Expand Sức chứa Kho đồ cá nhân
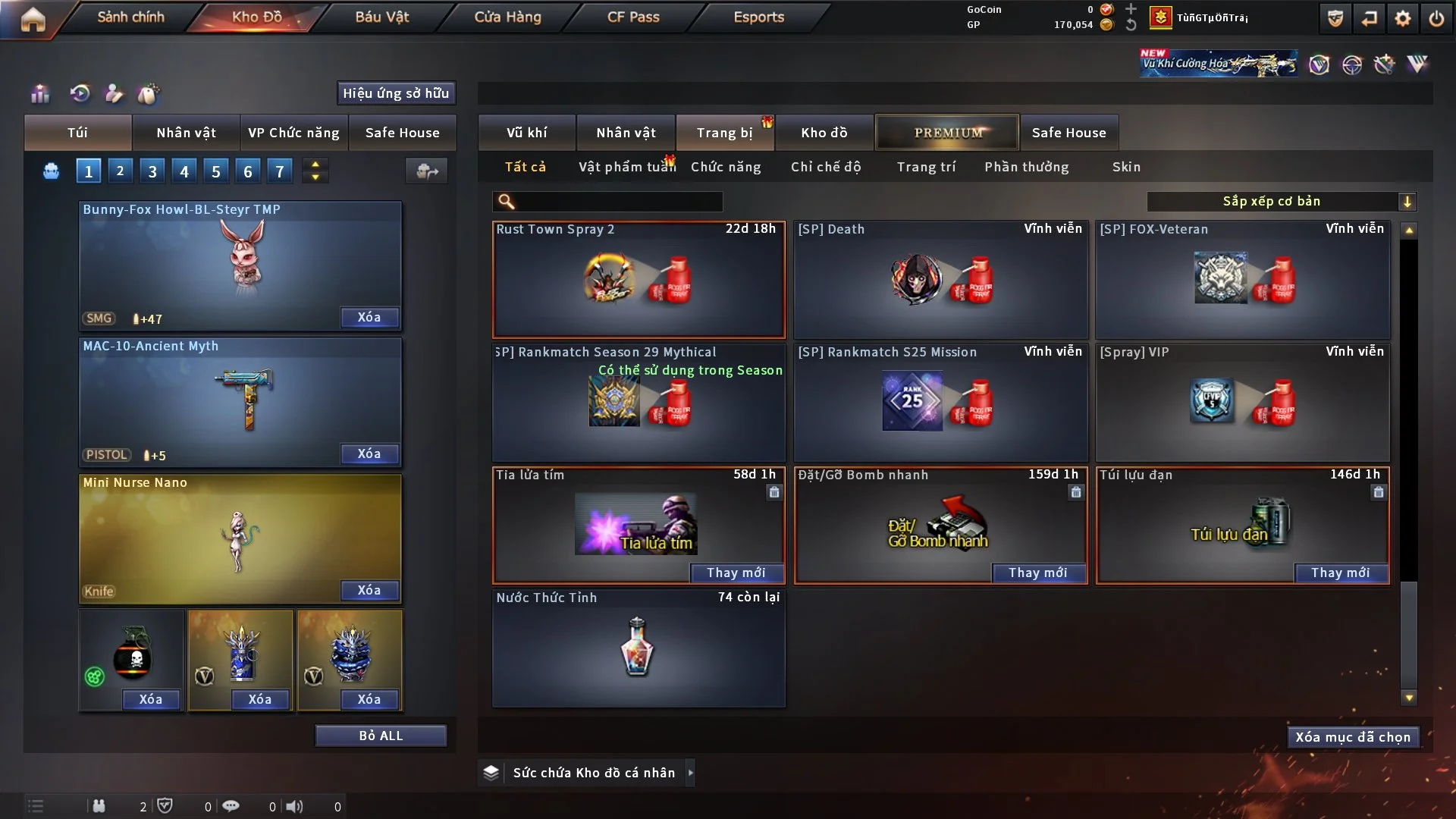 point(690,773)
